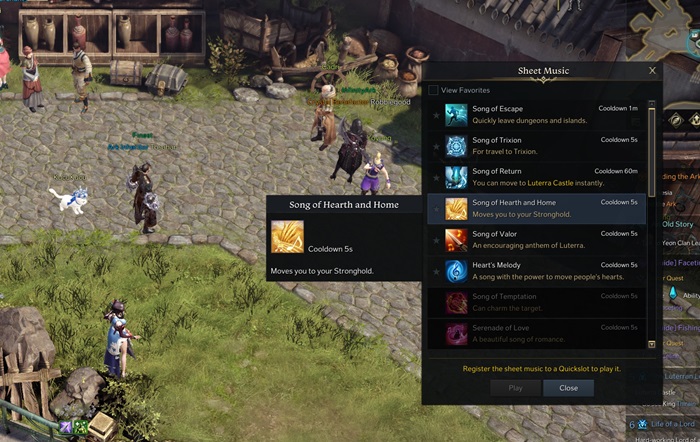Choose the Song of Valor entry
The height and width of the screenshot is (442, 700).
pos(540,240)
